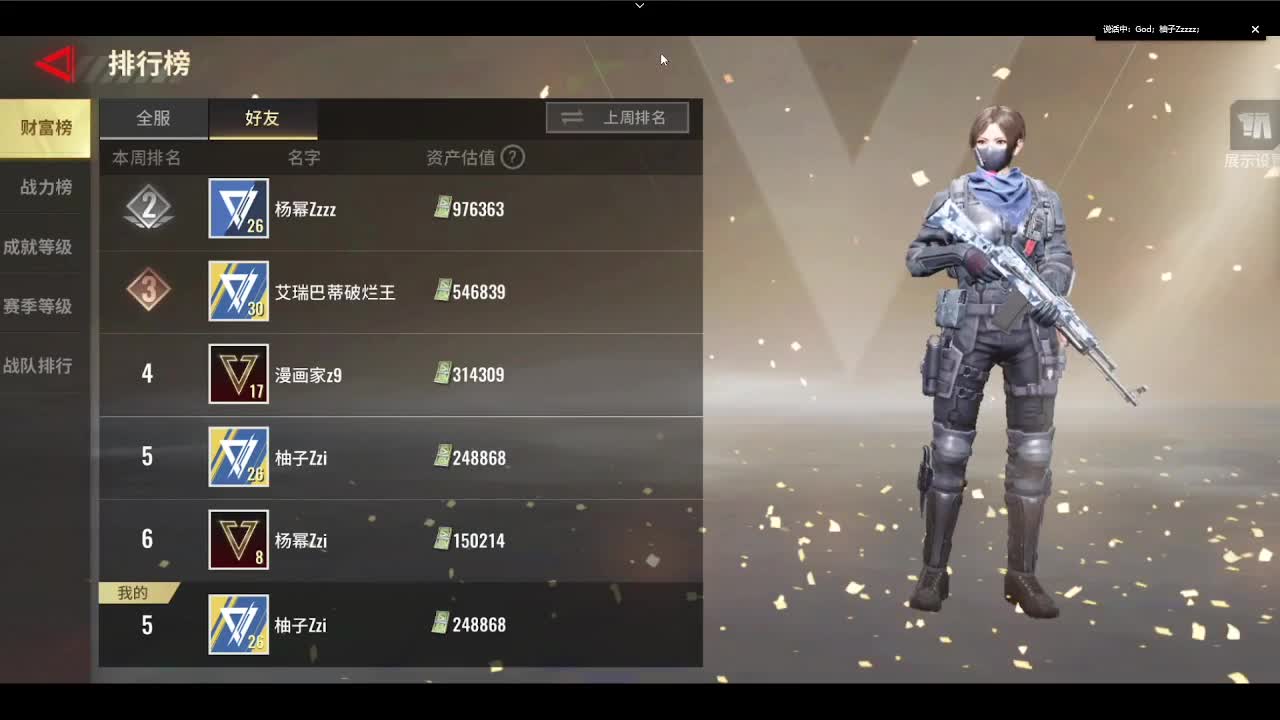
Task: Select the 好友 tab
Action: point(262,118)
